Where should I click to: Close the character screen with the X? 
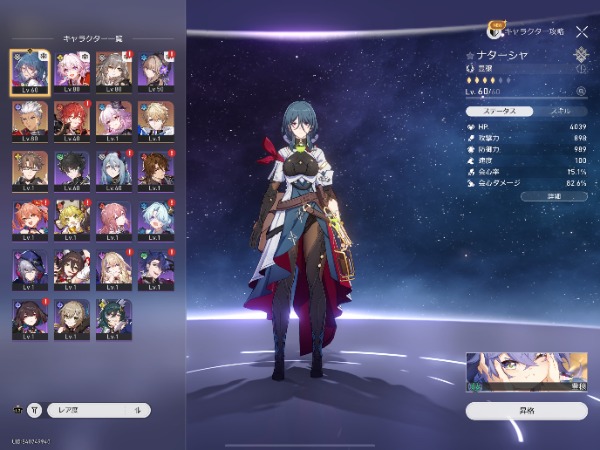(582, 31)
